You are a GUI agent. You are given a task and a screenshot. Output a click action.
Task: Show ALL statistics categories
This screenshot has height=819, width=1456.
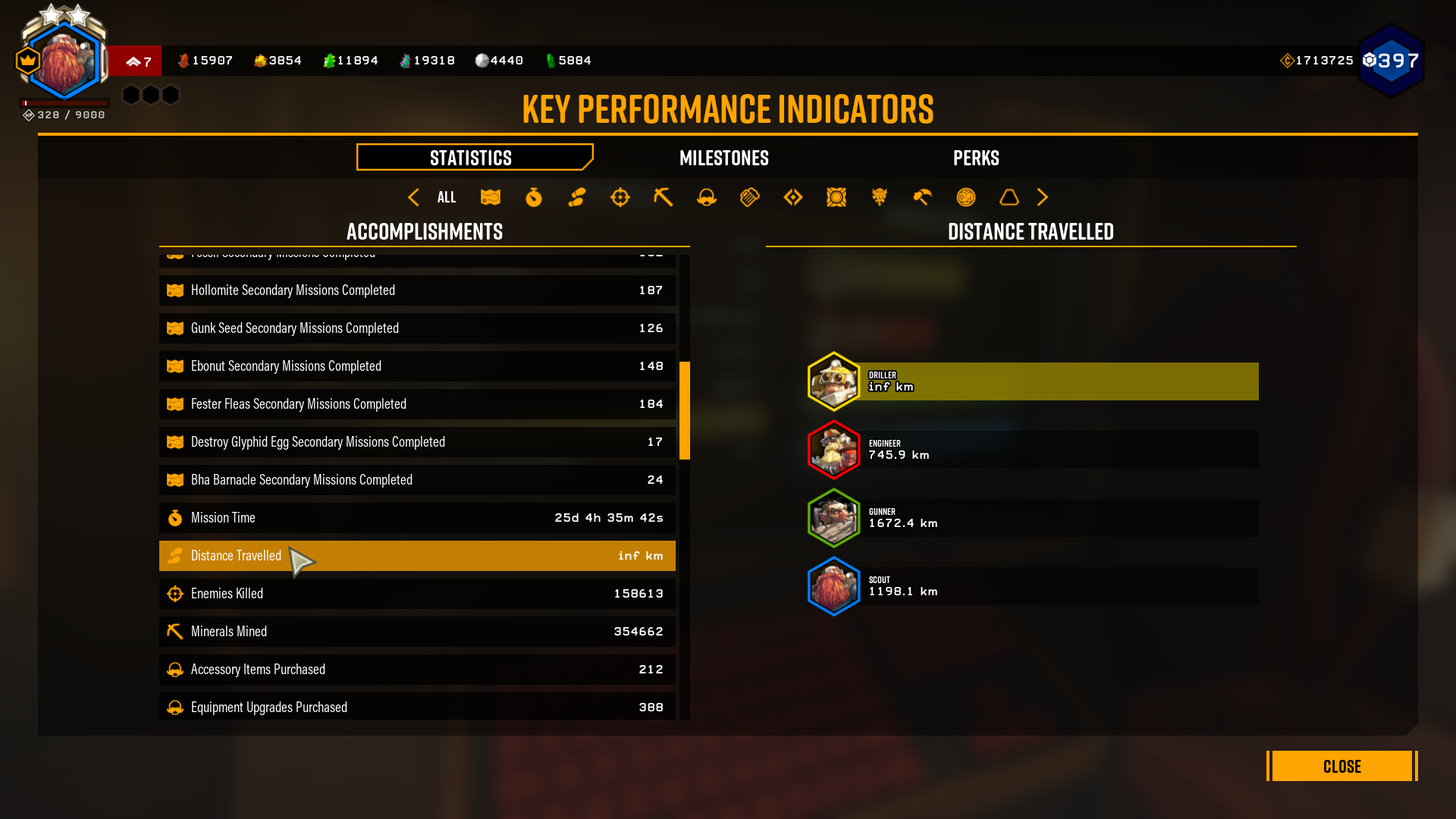coord(447,197)
